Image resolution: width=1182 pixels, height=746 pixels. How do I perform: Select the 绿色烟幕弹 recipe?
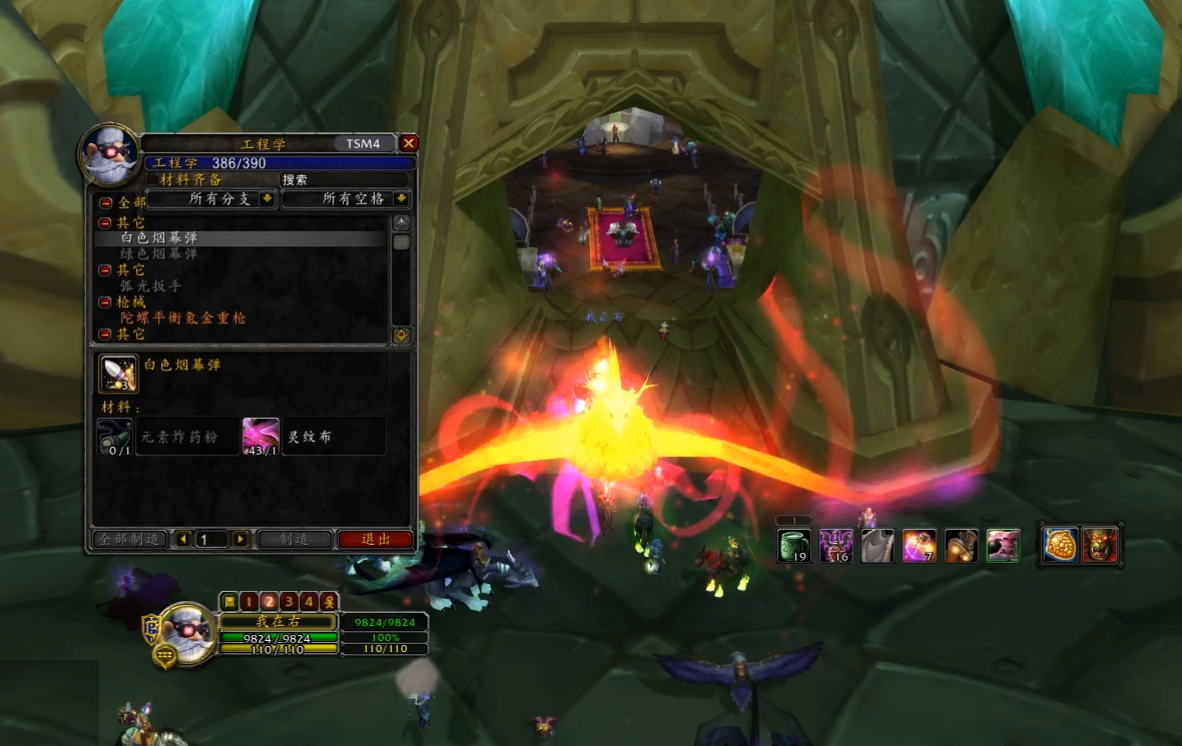(x=159, y=254)
